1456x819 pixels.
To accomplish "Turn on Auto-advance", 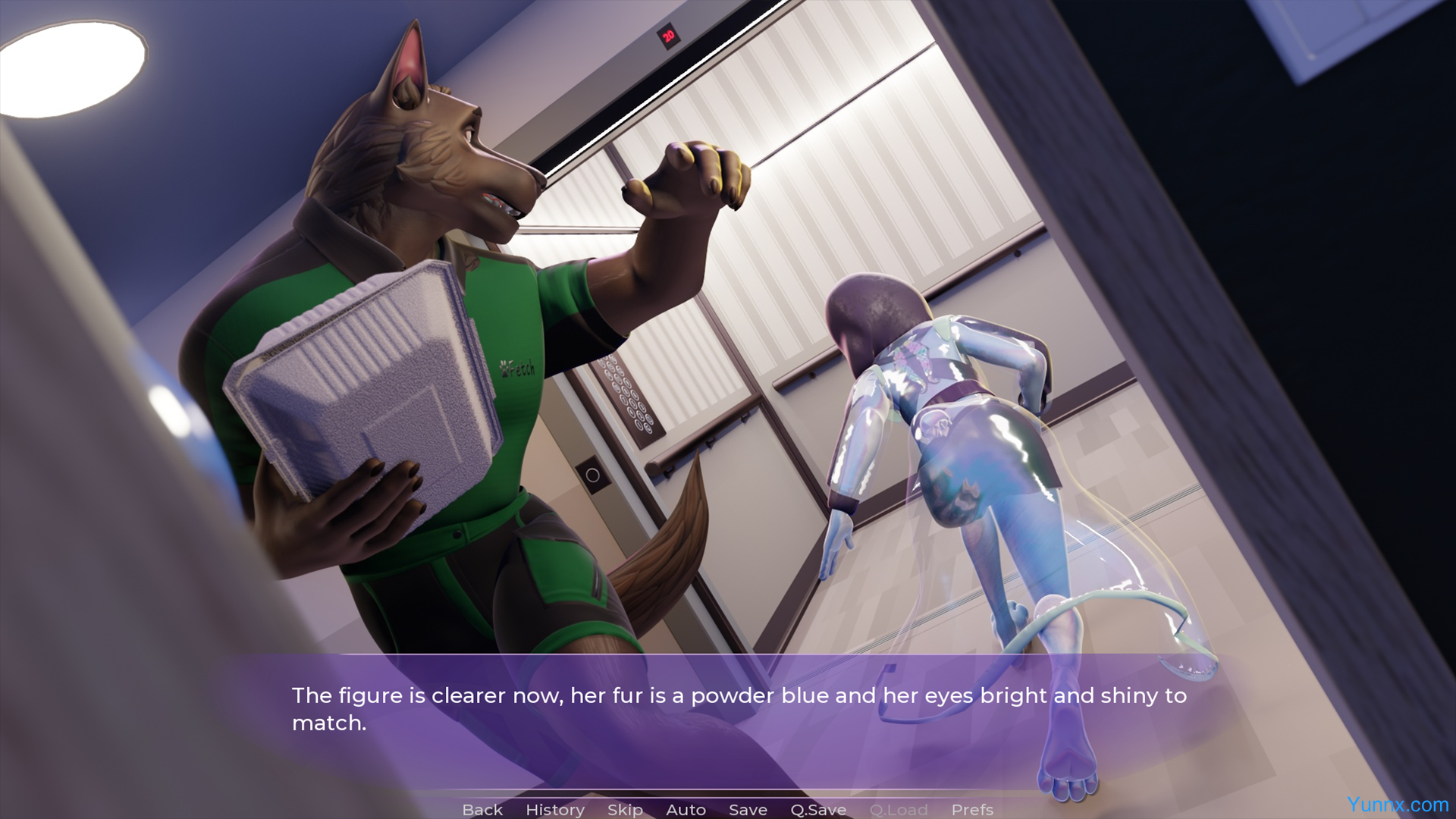I will [x=686, y=810].
